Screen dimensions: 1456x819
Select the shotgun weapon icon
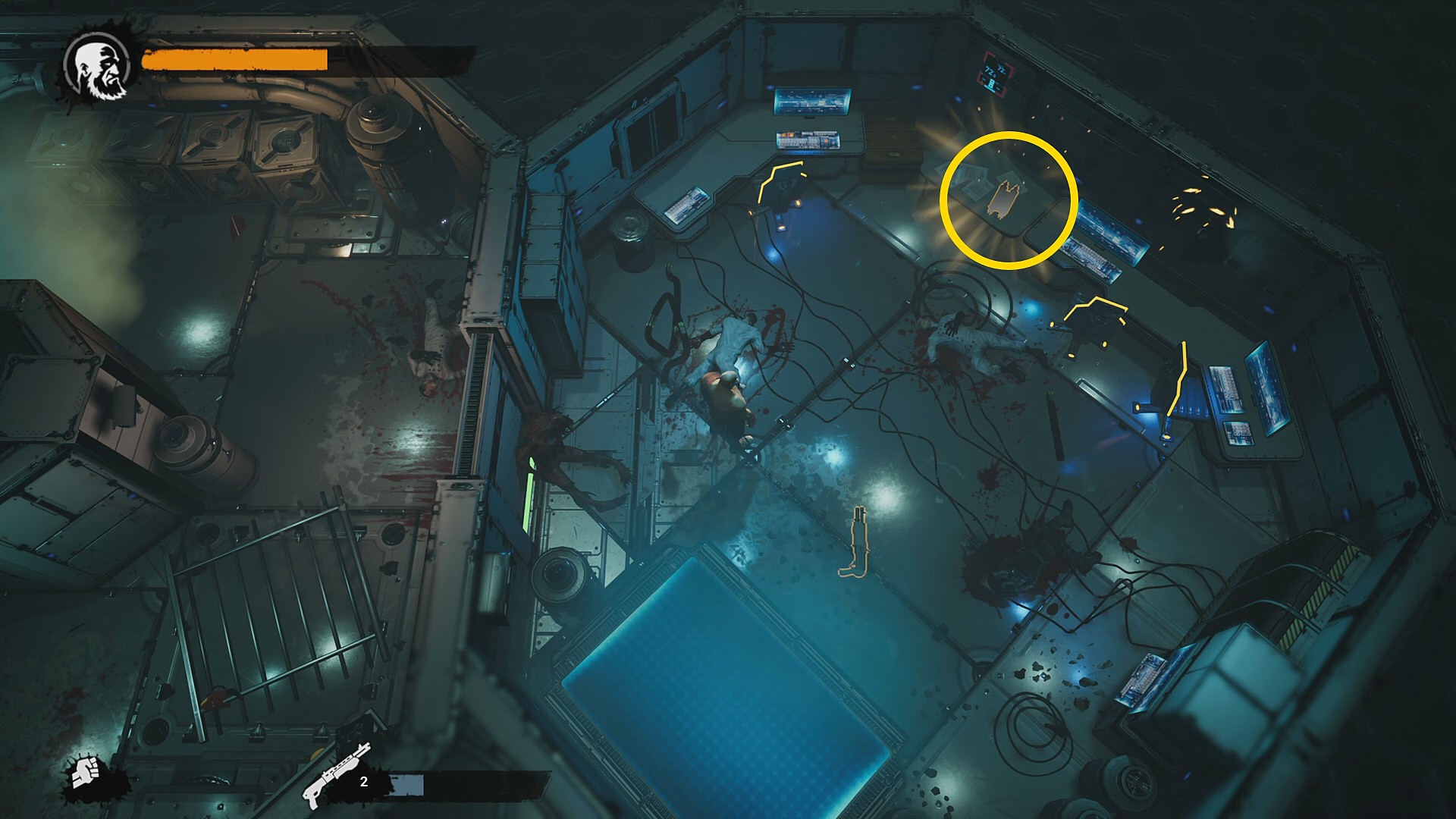[334, 775]
